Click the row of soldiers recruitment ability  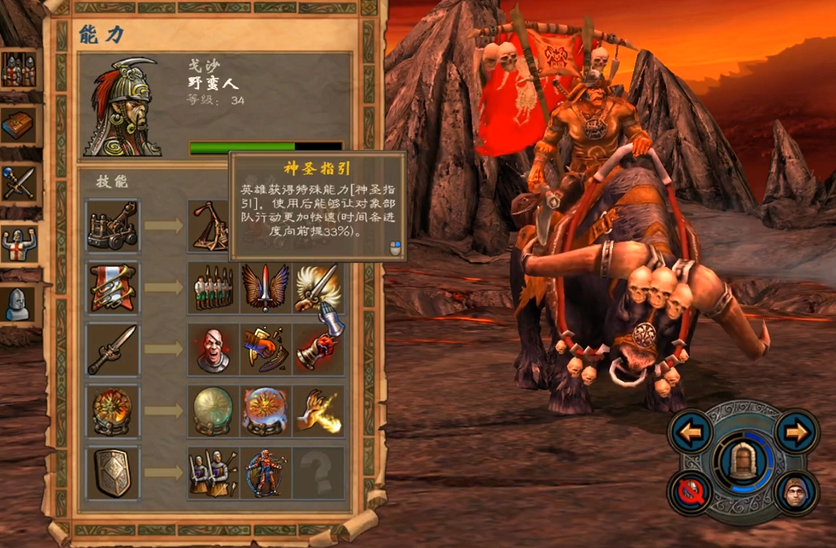tap(213, 288)
